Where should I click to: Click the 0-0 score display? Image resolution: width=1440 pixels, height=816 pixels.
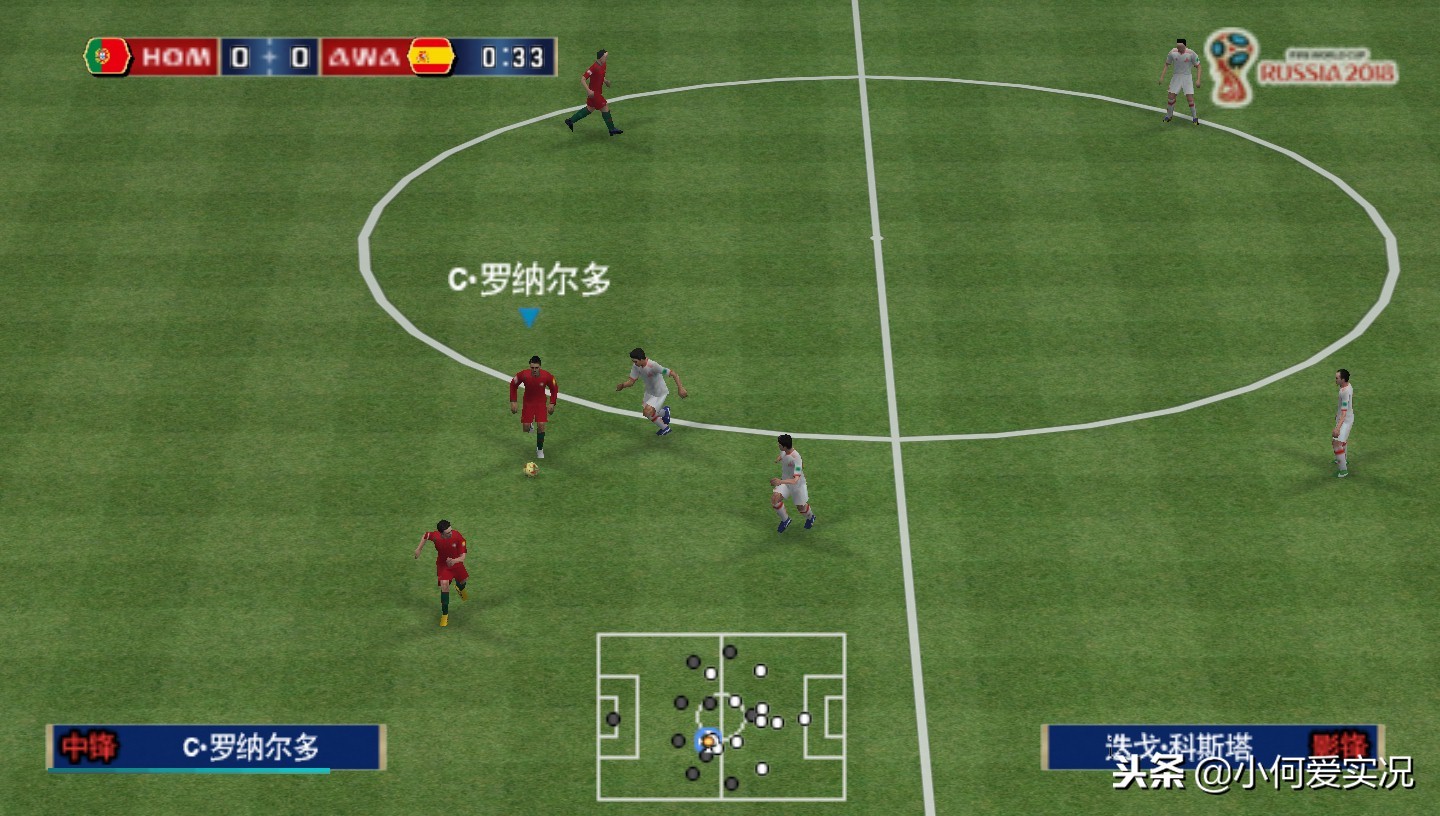271,57
